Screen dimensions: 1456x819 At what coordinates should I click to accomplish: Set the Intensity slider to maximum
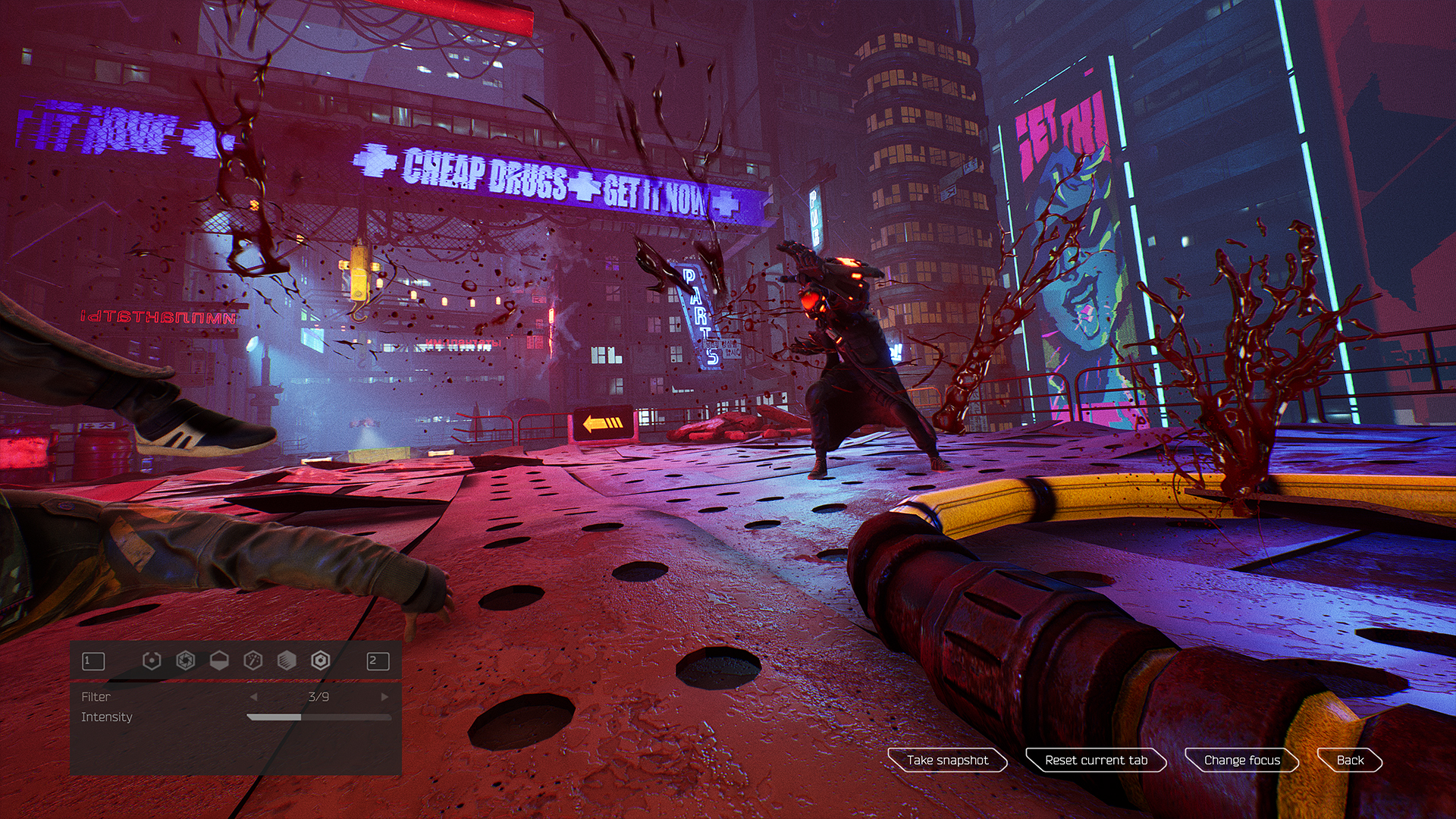pos(391,717)
